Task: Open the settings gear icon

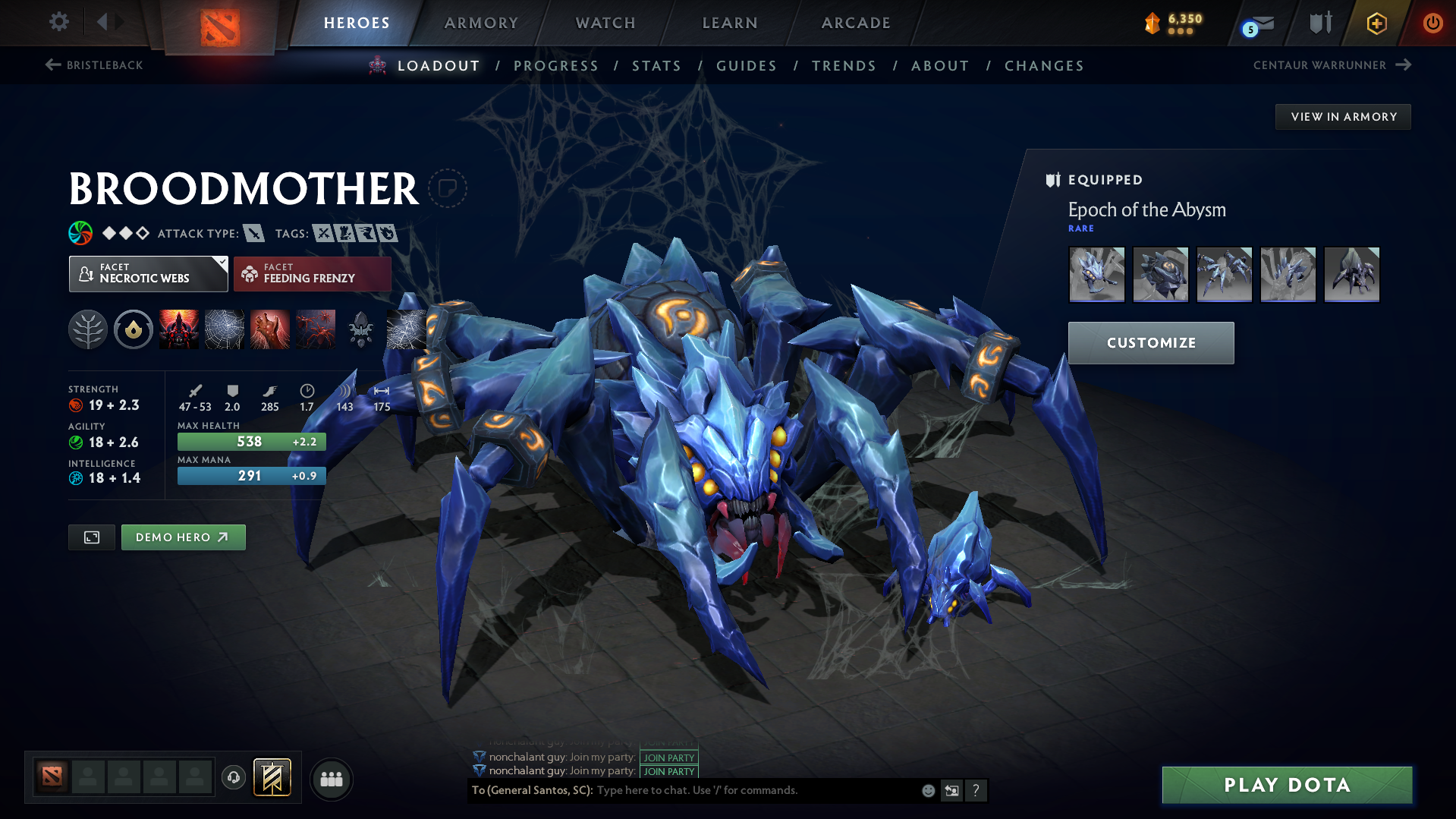Action: point(58,22)
